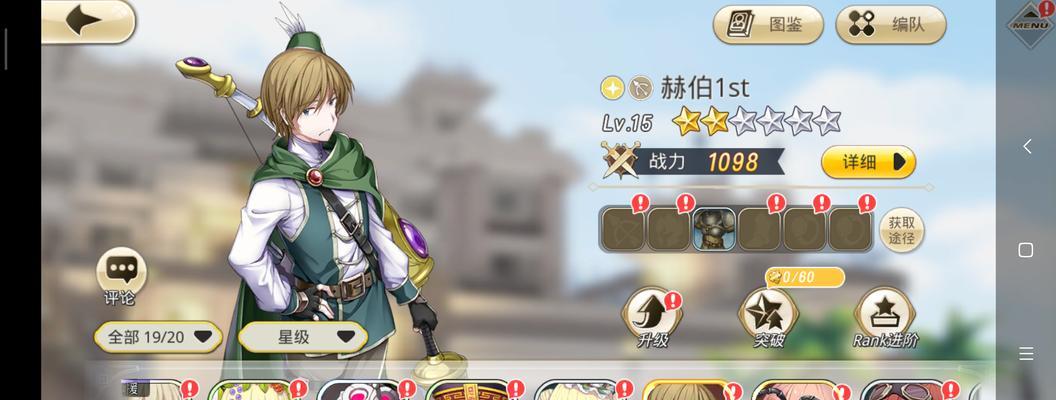Image resolution: width=1056 pixels, height=400 pixels.
Task: Tap the Android home navigation button
Action: [x=1026, y=249]
